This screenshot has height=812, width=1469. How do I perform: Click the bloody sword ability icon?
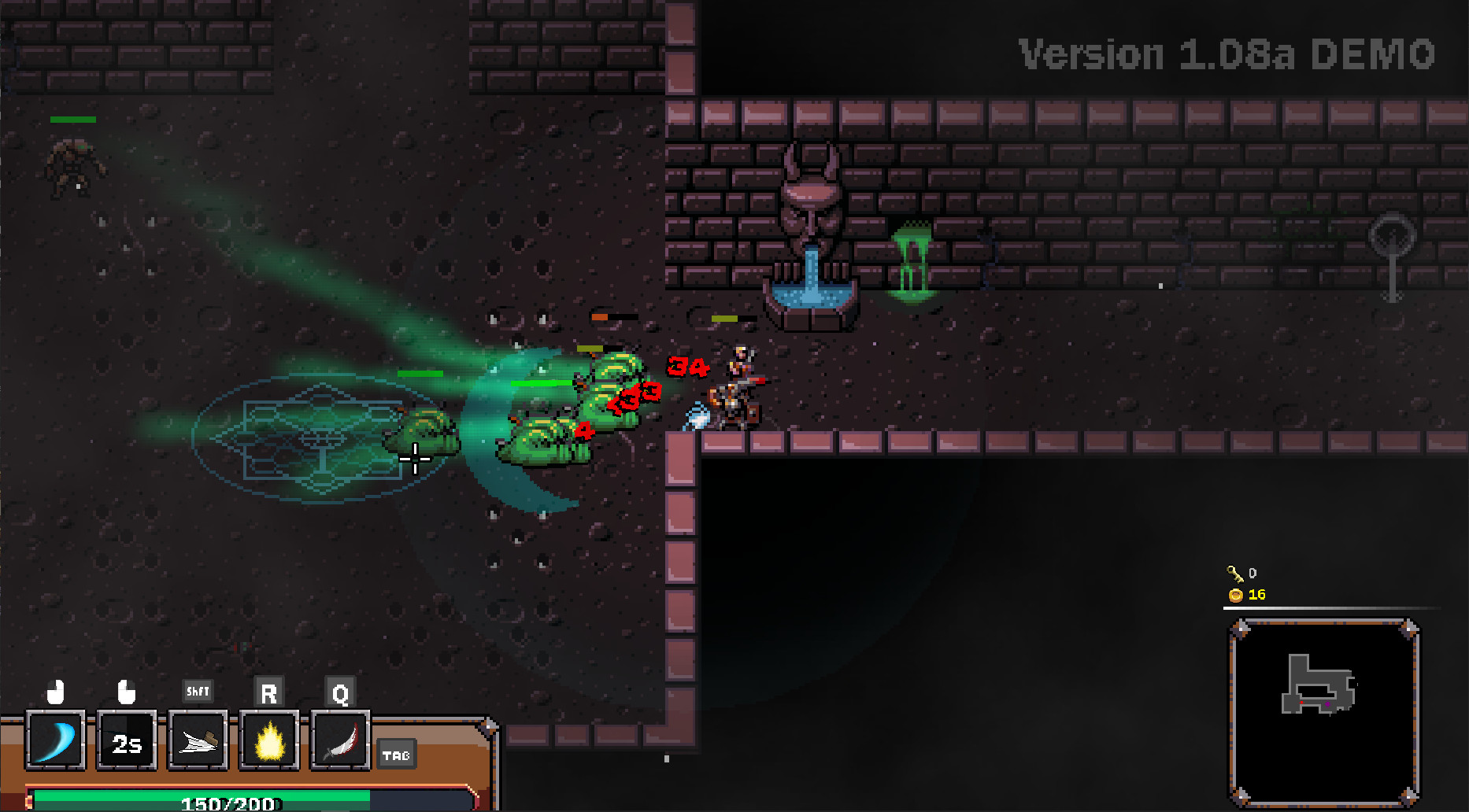340,740
